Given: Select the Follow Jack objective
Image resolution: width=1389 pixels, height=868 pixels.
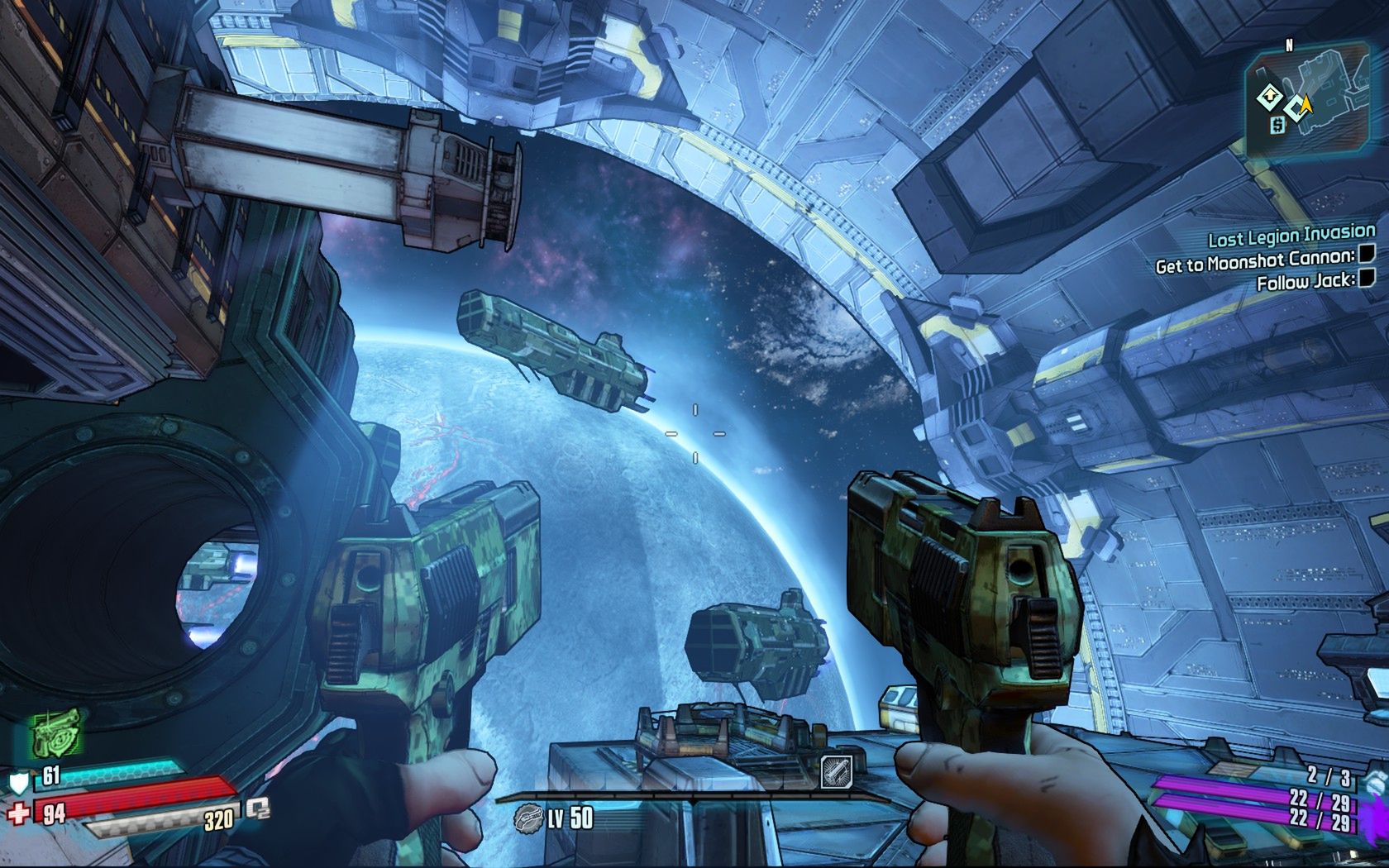Looking at the screenshot, I should pyautogui.click(x=1305, y=281).
